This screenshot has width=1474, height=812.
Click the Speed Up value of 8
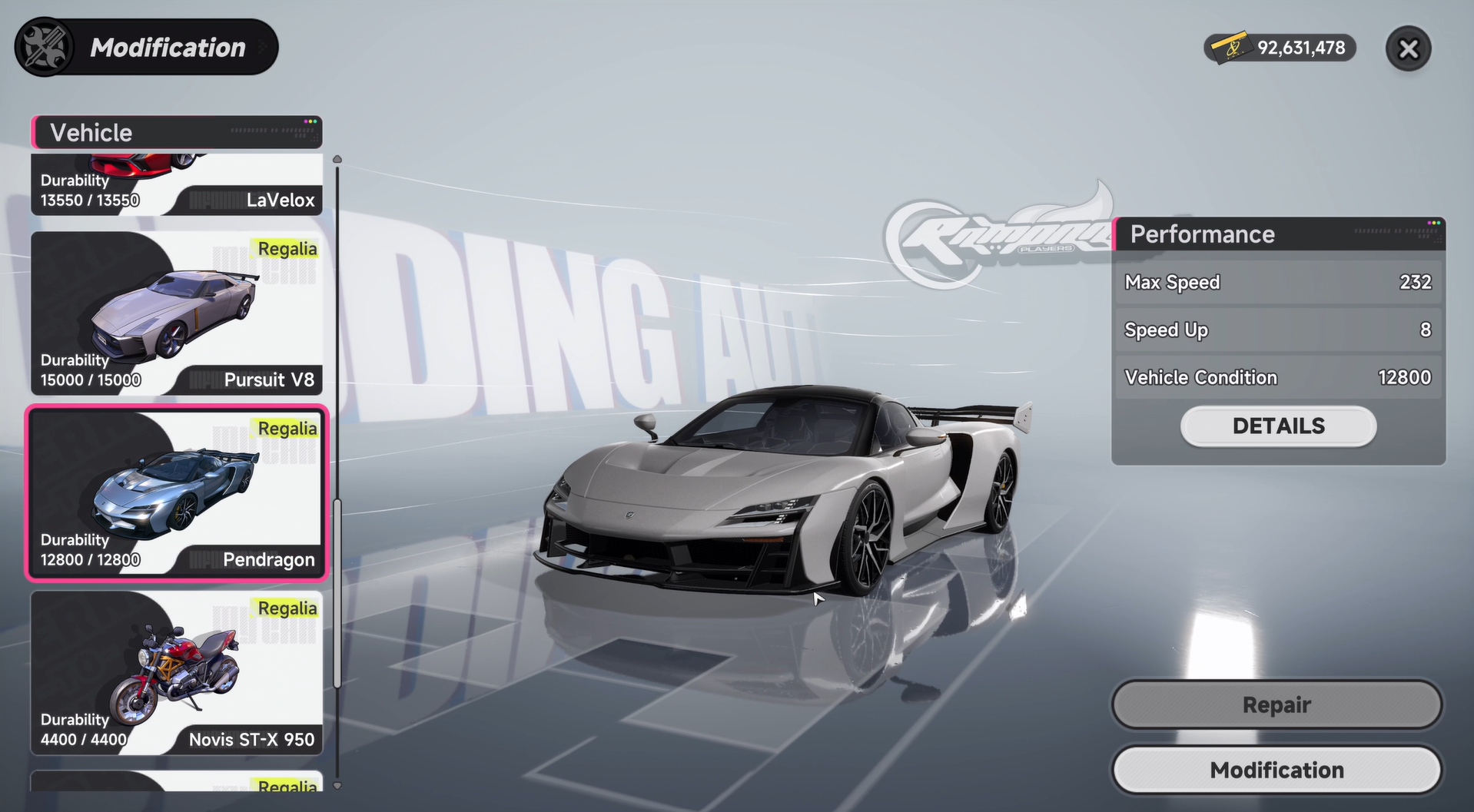(x=1427, y=330)
